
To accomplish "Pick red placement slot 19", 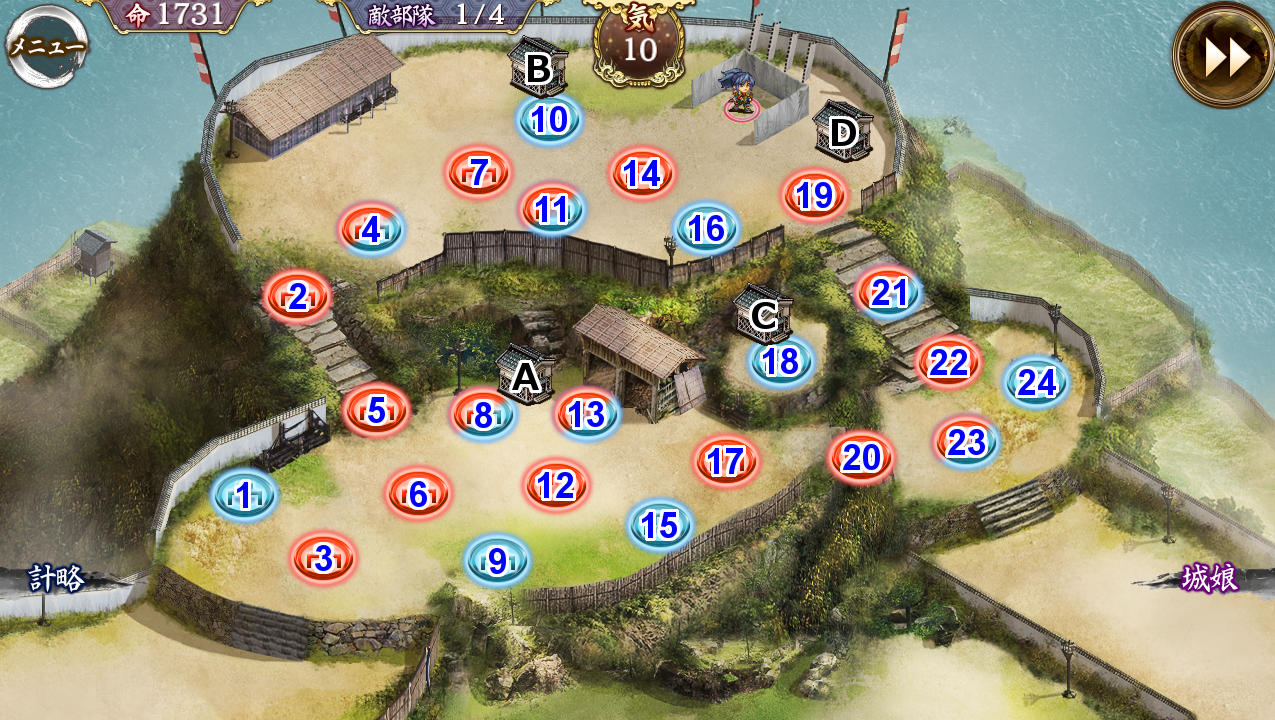I will click(814, 196).
